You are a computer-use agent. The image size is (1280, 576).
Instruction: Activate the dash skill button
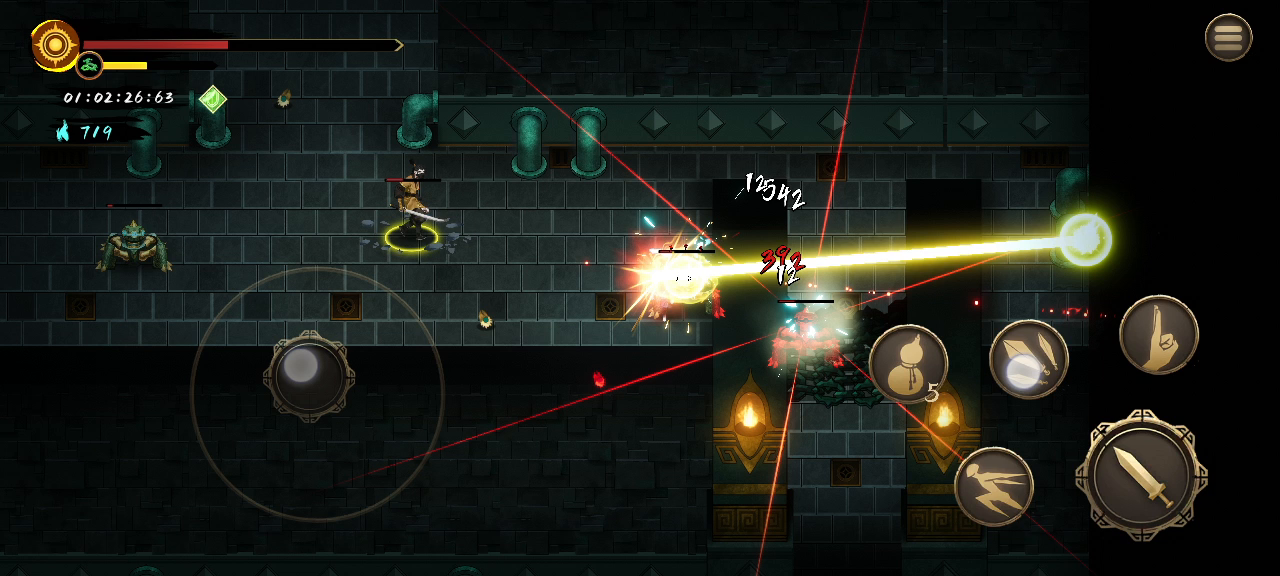pos(993,486)
